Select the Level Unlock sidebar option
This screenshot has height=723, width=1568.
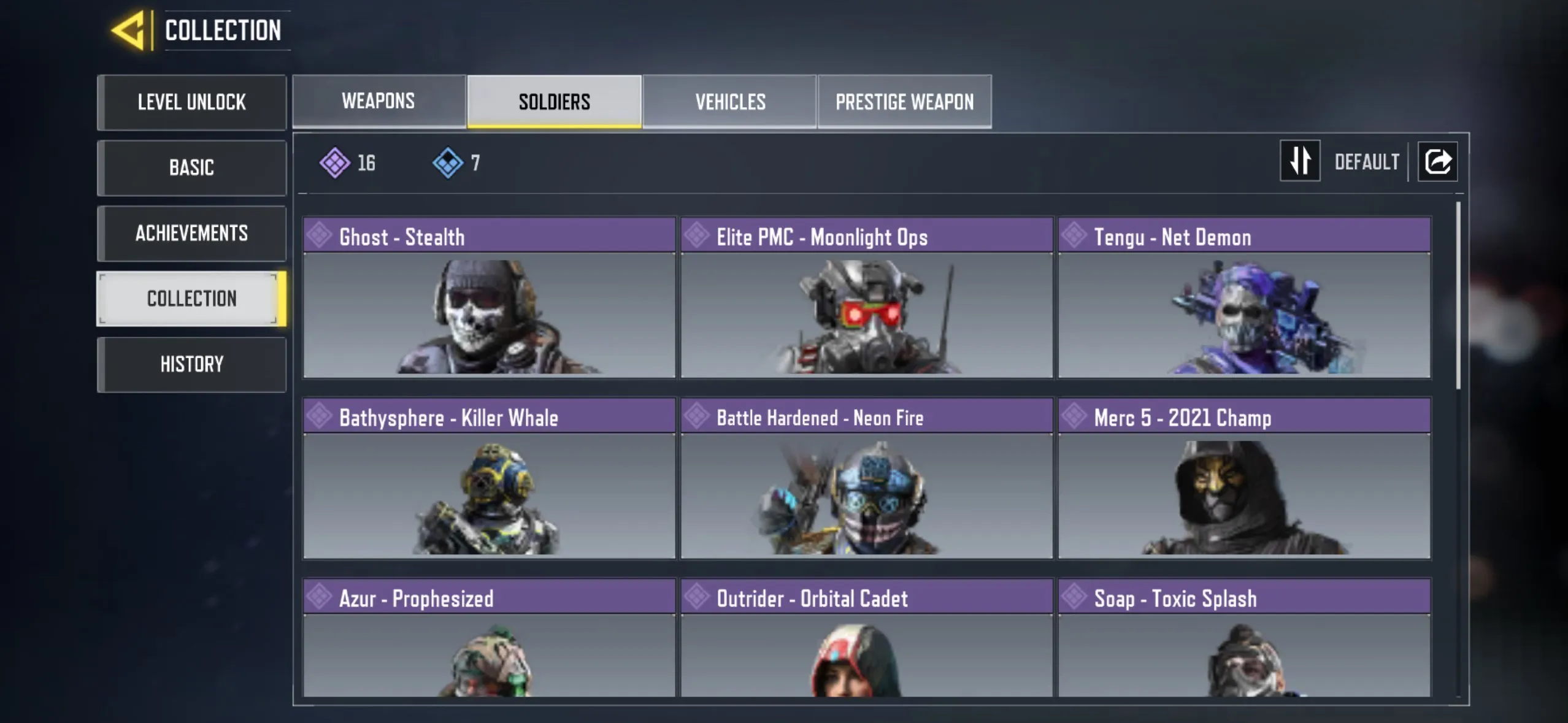pos(192,102)
